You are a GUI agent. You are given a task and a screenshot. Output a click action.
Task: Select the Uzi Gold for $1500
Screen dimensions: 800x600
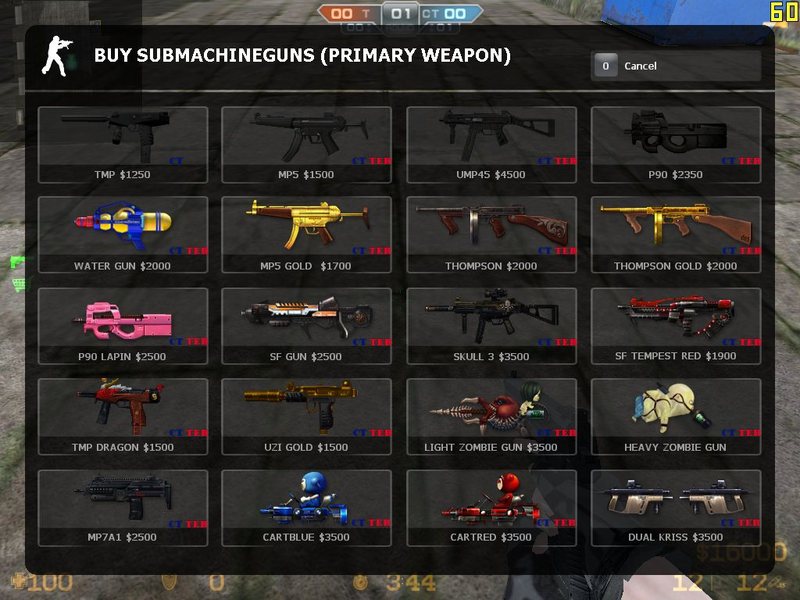click(307, 417)
